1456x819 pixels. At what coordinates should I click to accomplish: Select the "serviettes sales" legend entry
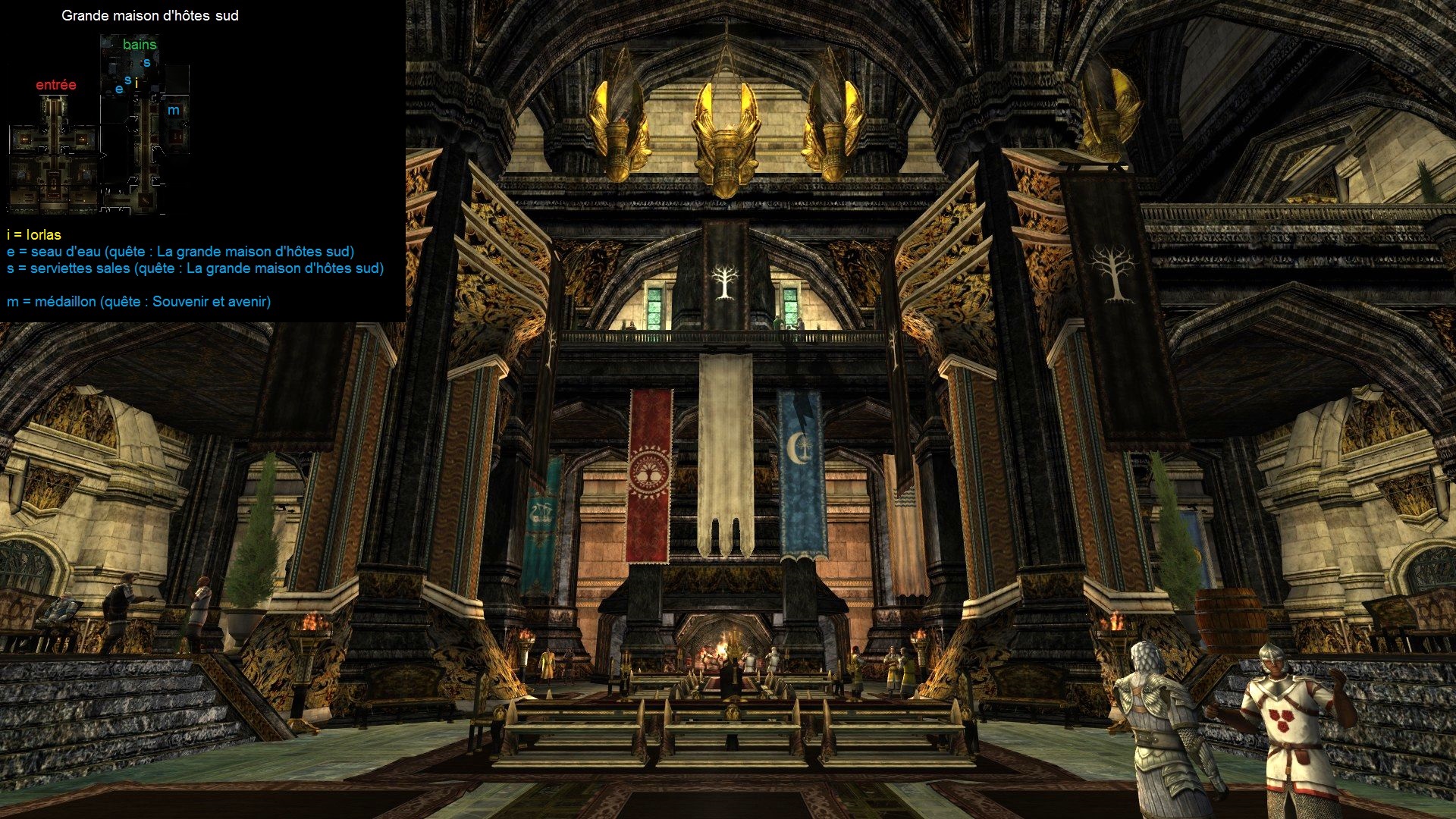click(195, 268)
